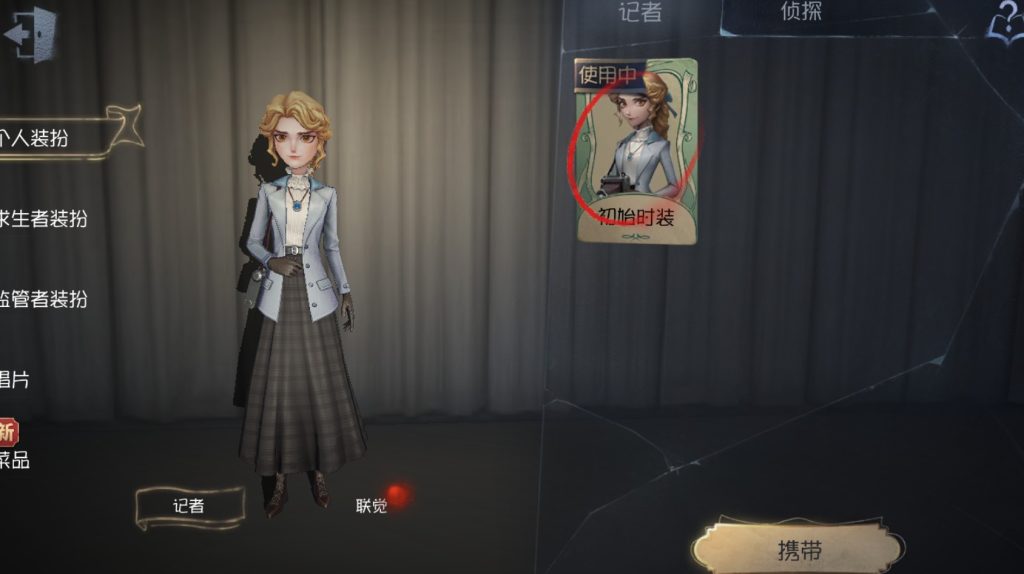Go to the 藏品 menu entry
The height and width of the screenshot is (574, 1024).
[13, 460]
